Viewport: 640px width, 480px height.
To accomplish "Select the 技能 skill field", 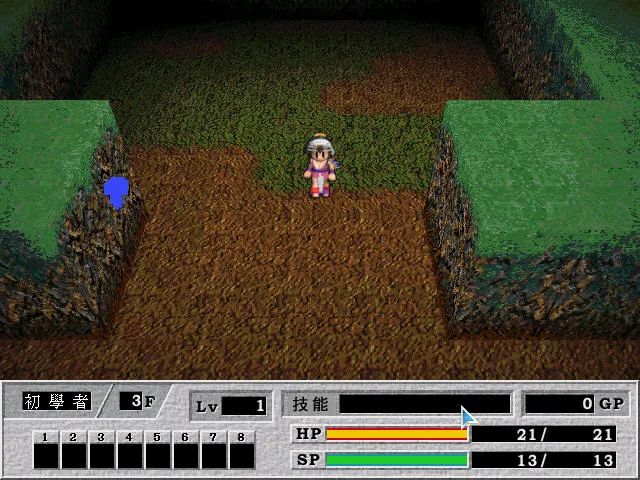I will [x=424, y=404].
